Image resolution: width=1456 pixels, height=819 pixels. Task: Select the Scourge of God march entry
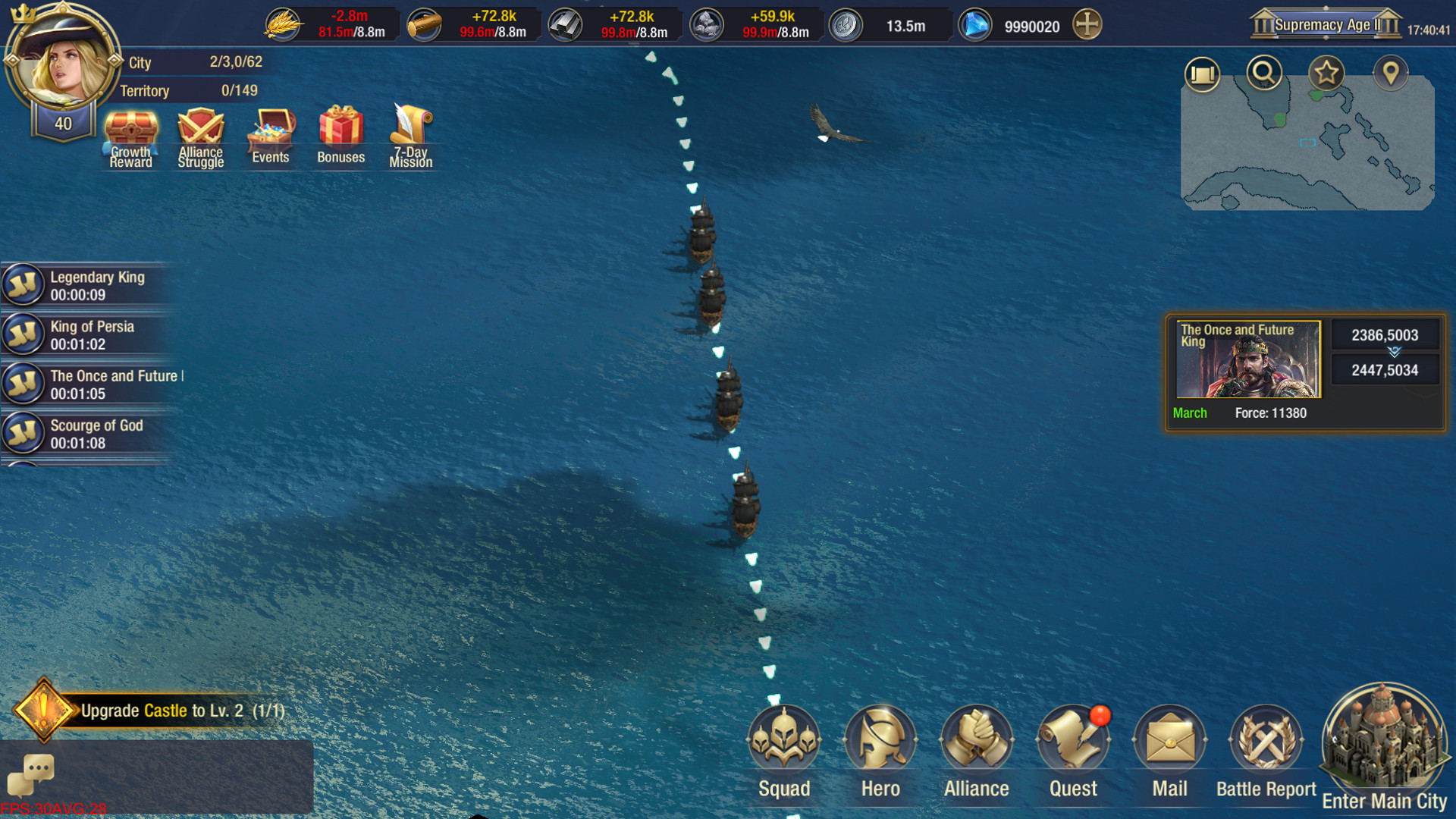click(x=91, y=434)
